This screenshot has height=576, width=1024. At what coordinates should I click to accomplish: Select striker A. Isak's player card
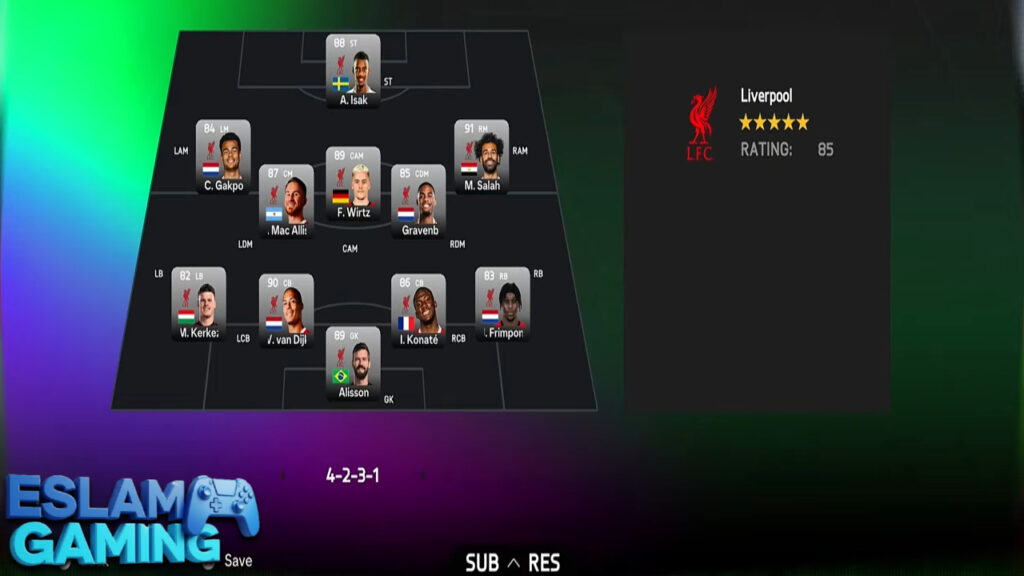point(353,70)
